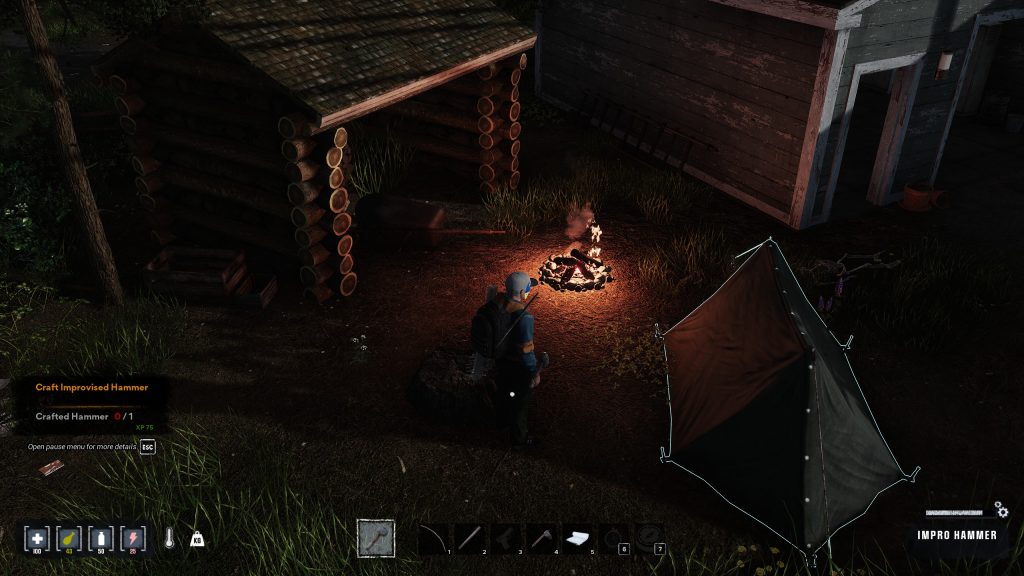Select the pistol in hotbar slot 3
The image size is (1024, 576).
(506, 538)
